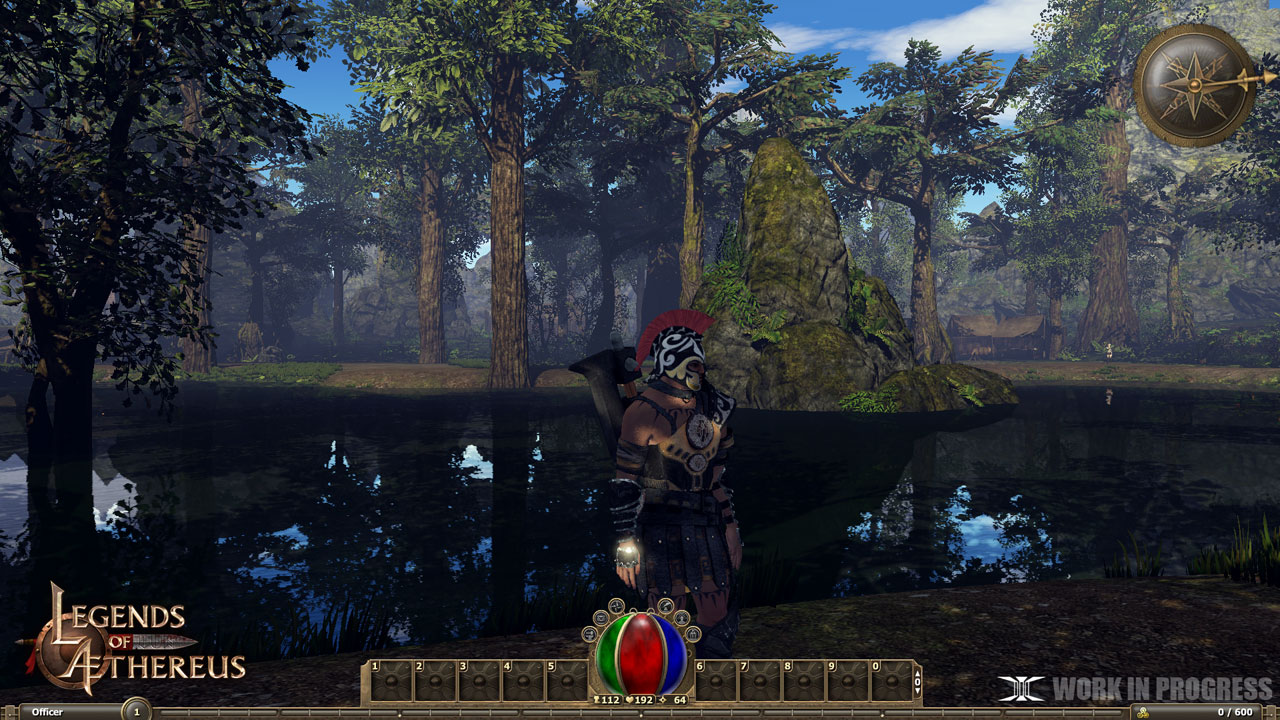Select the leftmost circular gear icon beside orb
The height and width of the screenshot is (720, 1280).
coord(590,635)
